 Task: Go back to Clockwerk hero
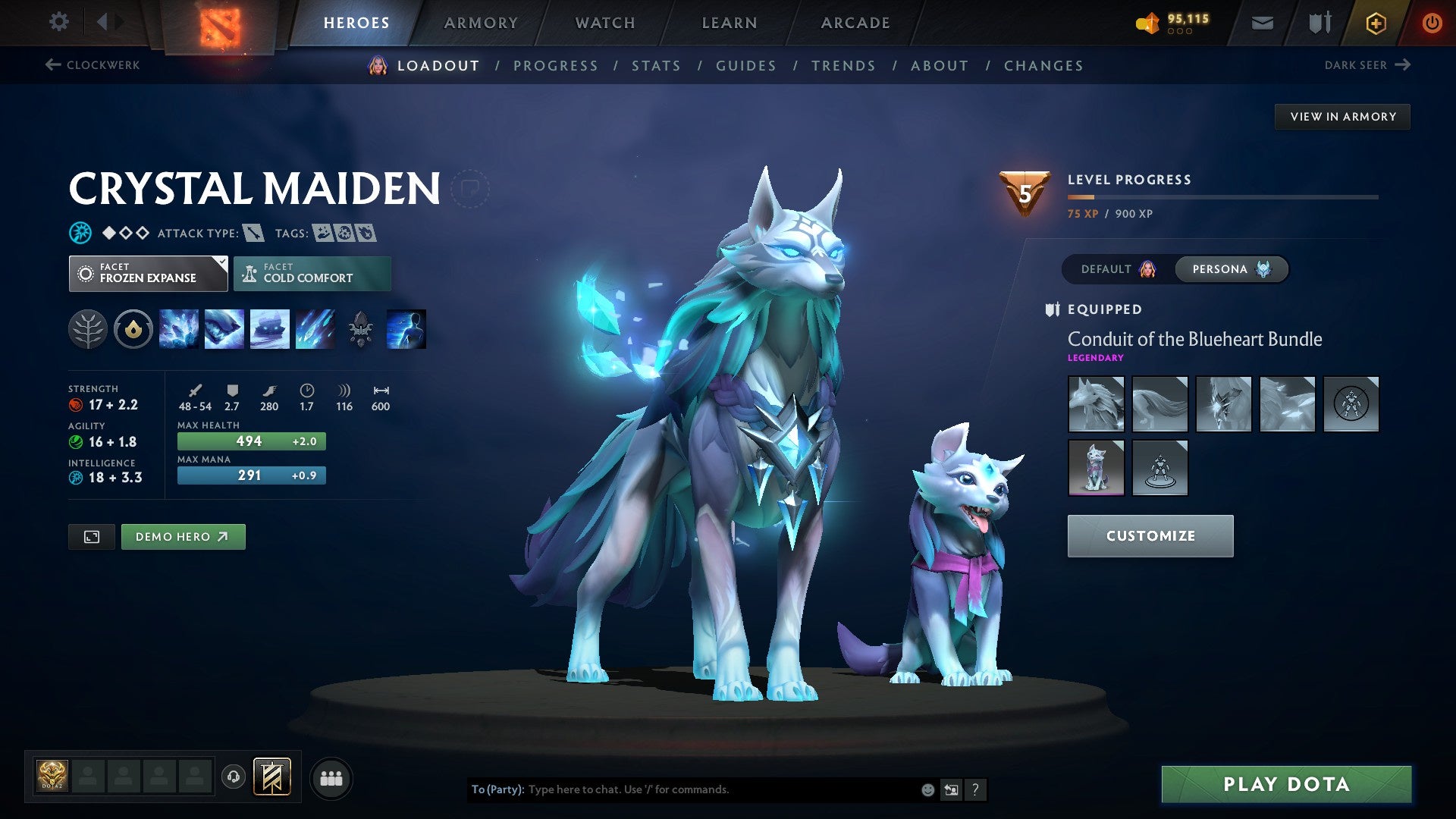(91, 65)
